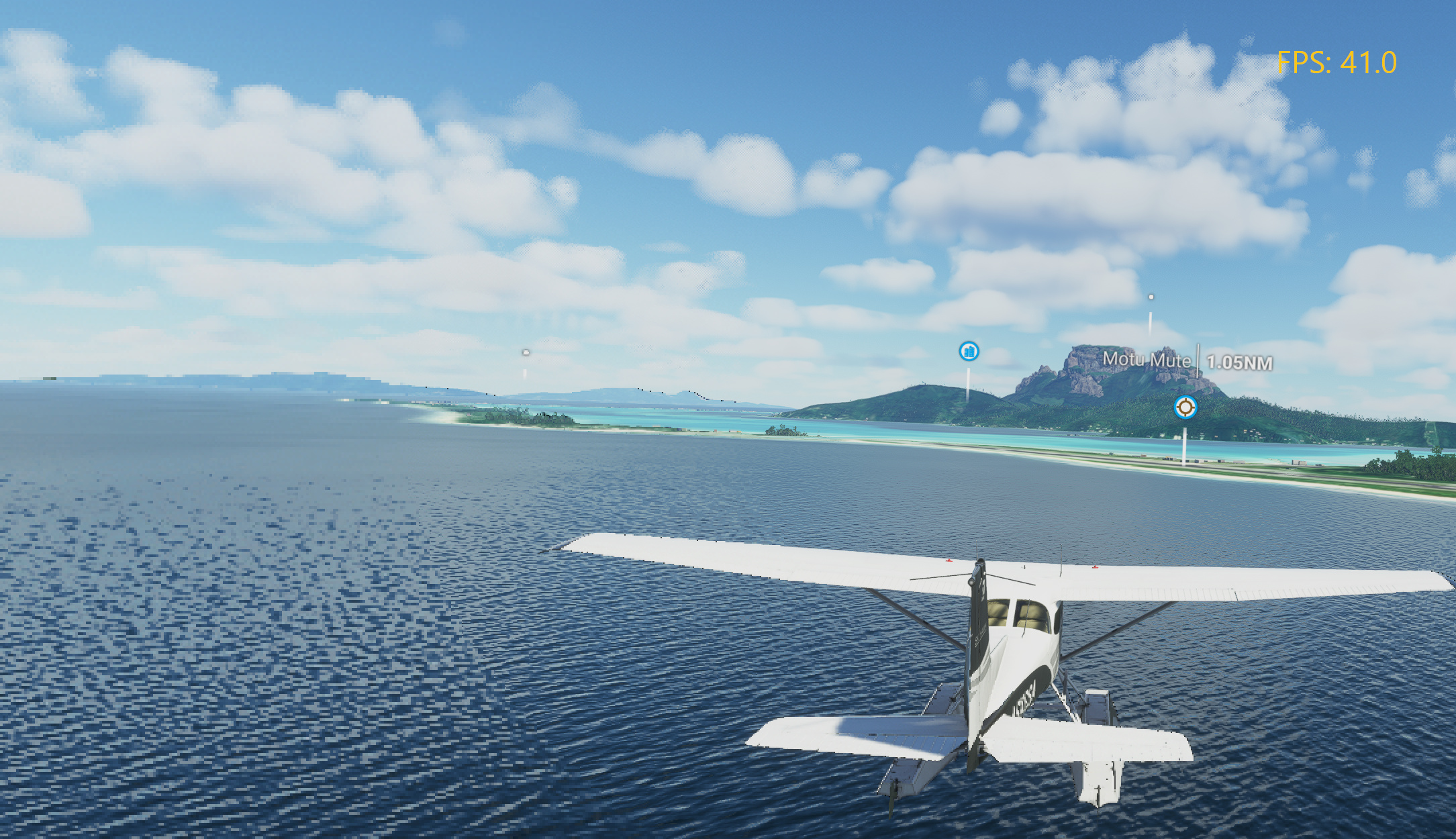Image resolution: width=1456 pixels, height=839 pixels.
Task: Select the marker pole above the runway area
Action: point(1183,446)
